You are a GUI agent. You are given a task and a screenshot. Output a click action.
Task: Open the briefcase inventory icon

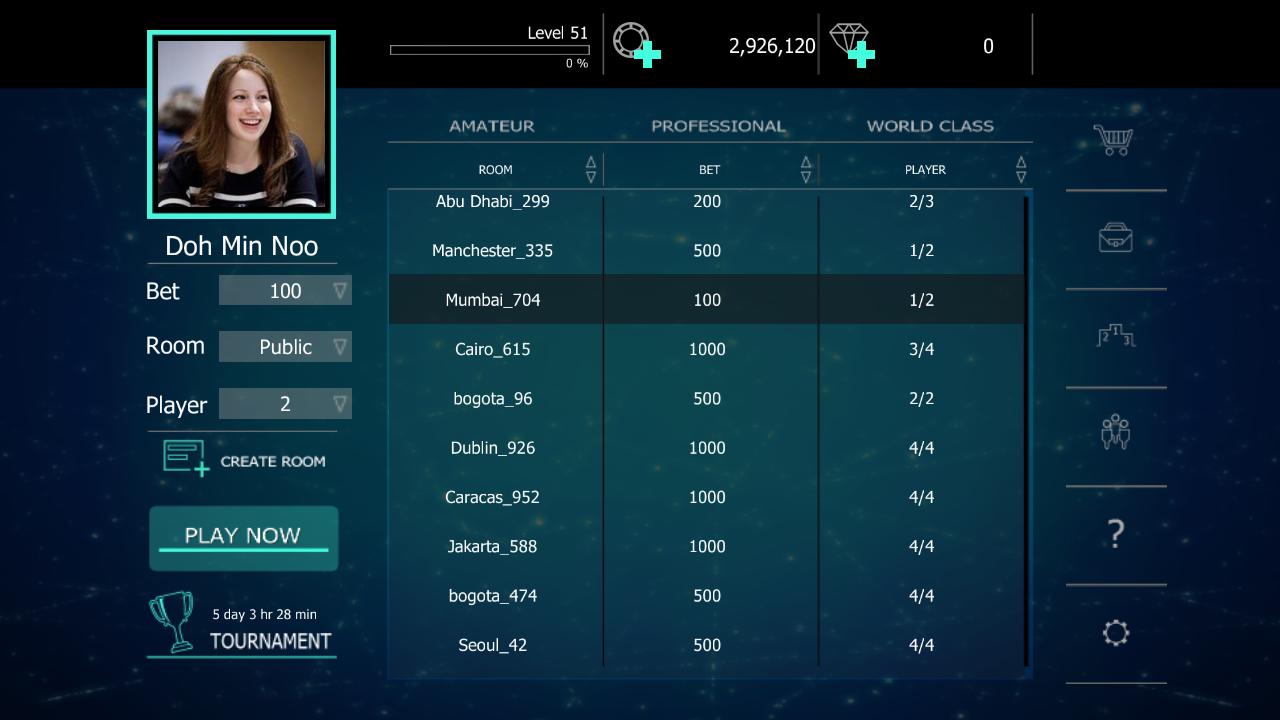(1115, 238)
